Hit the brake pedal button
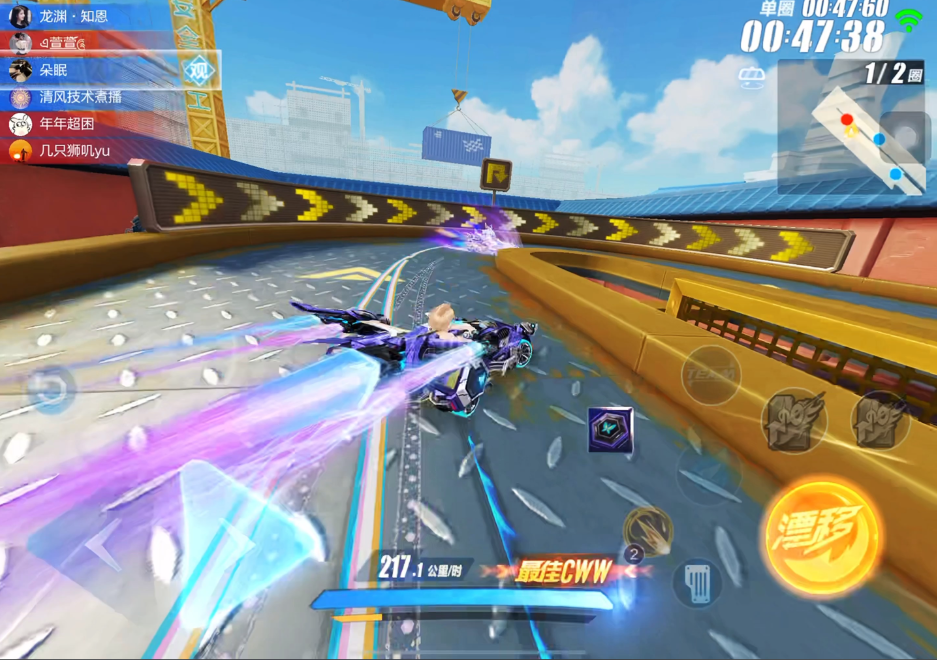The height and width of the screenshot is (660, 937). [697, 582]
